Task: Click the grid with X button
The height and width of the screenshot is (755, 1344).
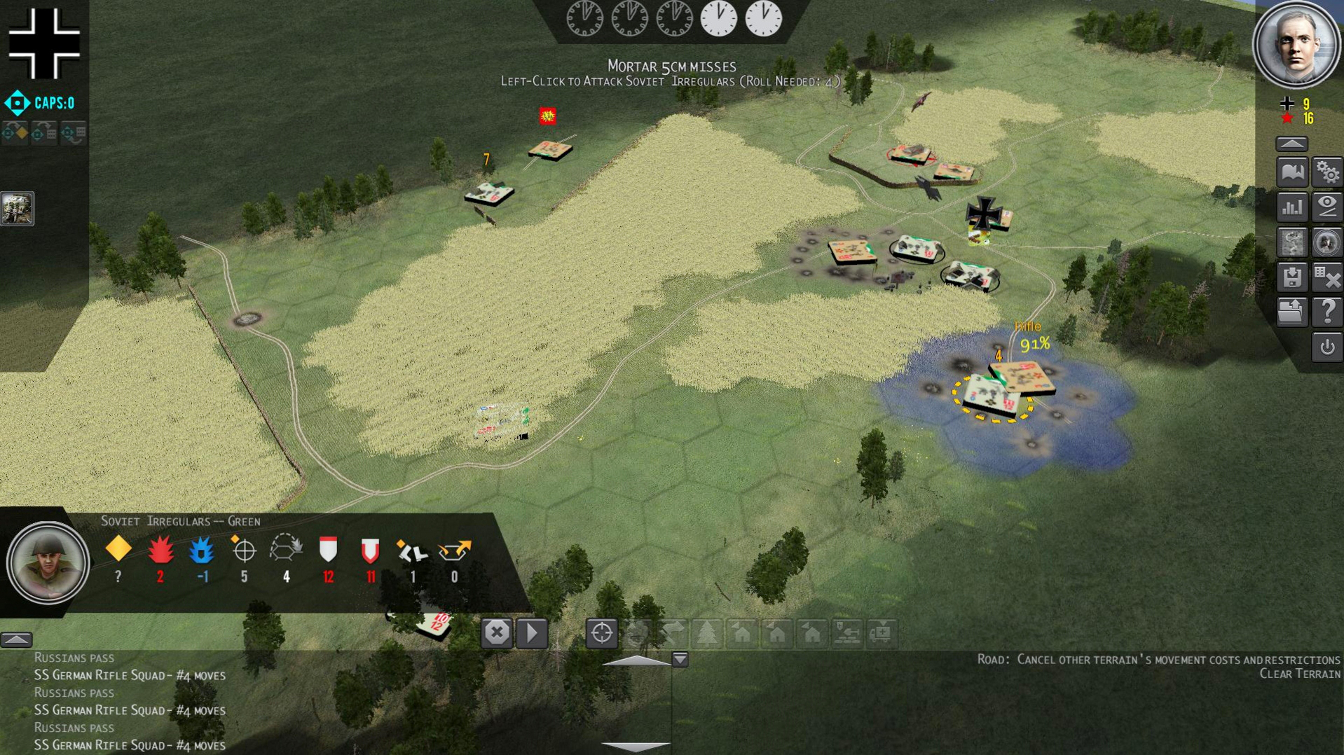Action: [x=1327, y=277]
